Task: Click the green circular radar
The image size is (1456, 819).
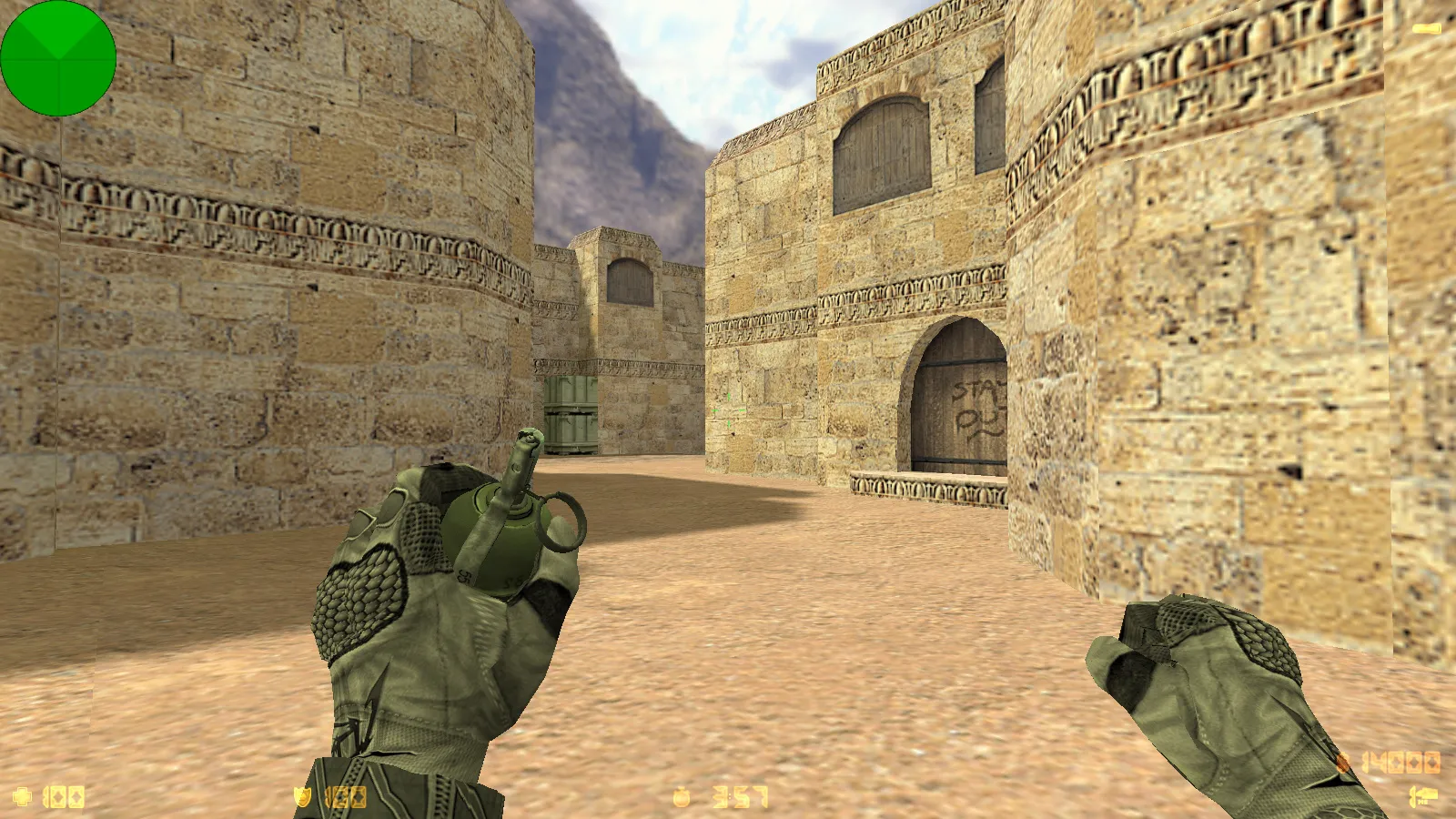Action: pyautogui.click(x=58, y=58)
